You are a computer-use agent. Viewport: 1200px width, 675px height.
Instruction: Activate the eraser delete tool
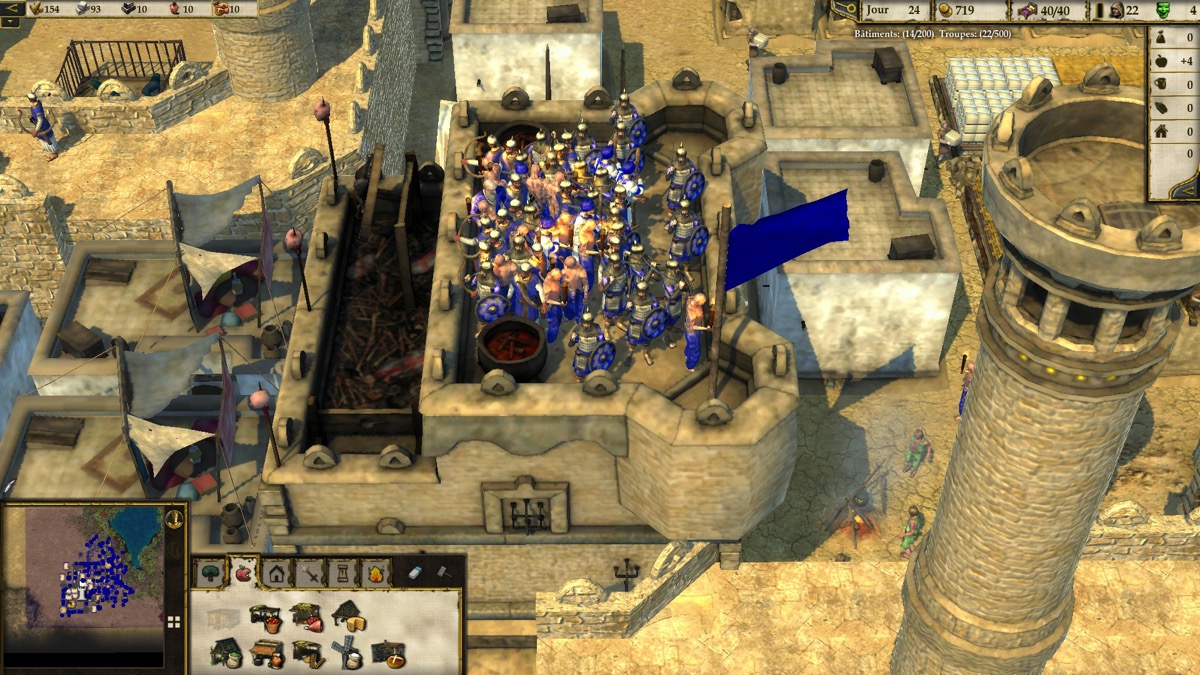click(x=417, y=573)
